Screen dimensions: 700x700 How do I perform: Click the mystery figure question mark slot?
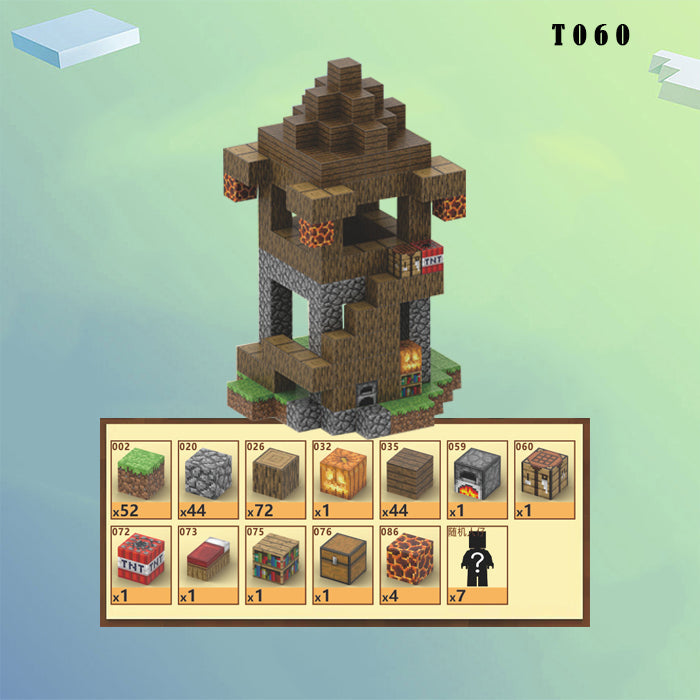tap(476, 563)
